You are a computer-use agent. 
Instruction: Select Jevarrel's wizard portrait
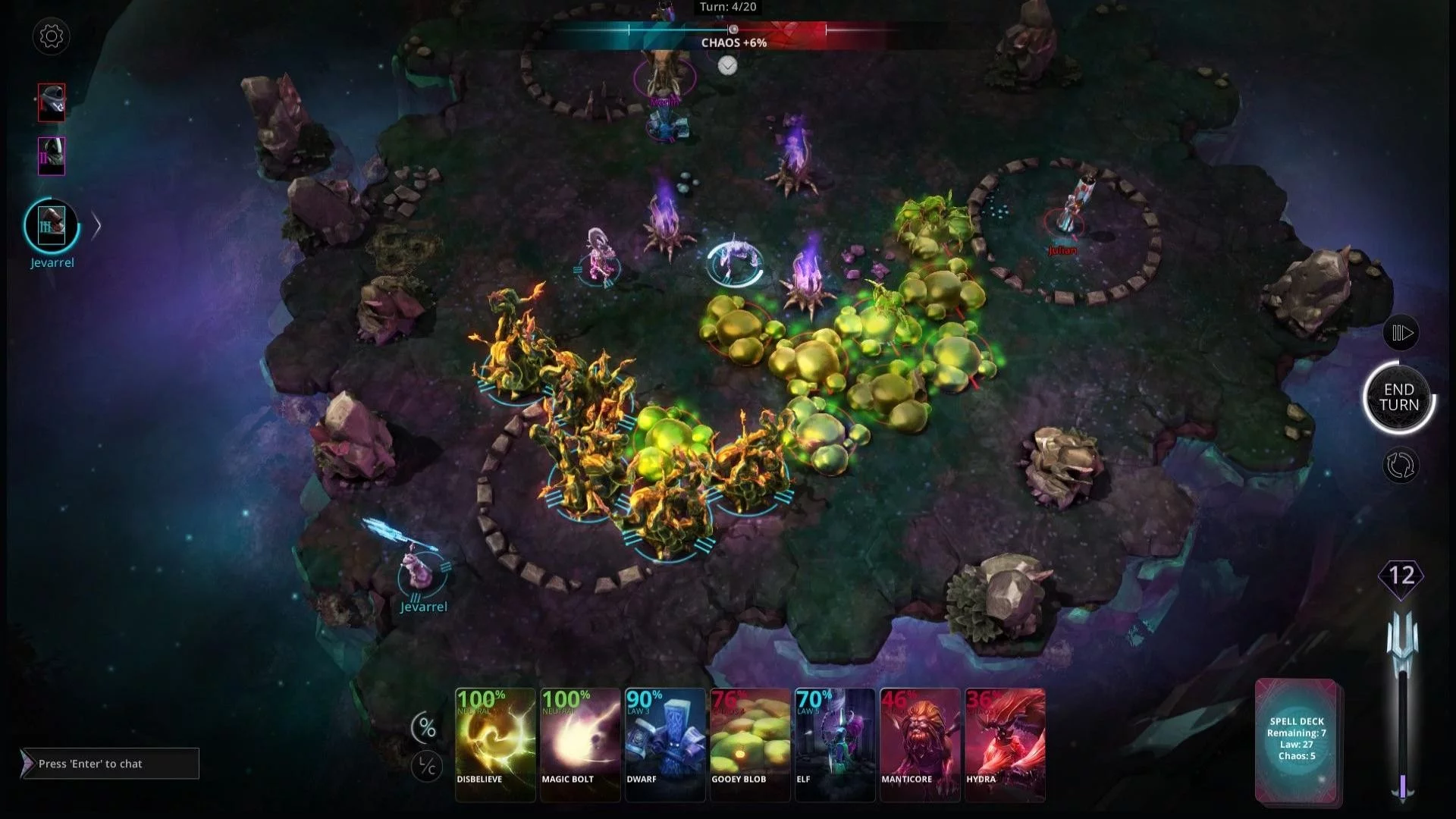[x=52, y=225]
